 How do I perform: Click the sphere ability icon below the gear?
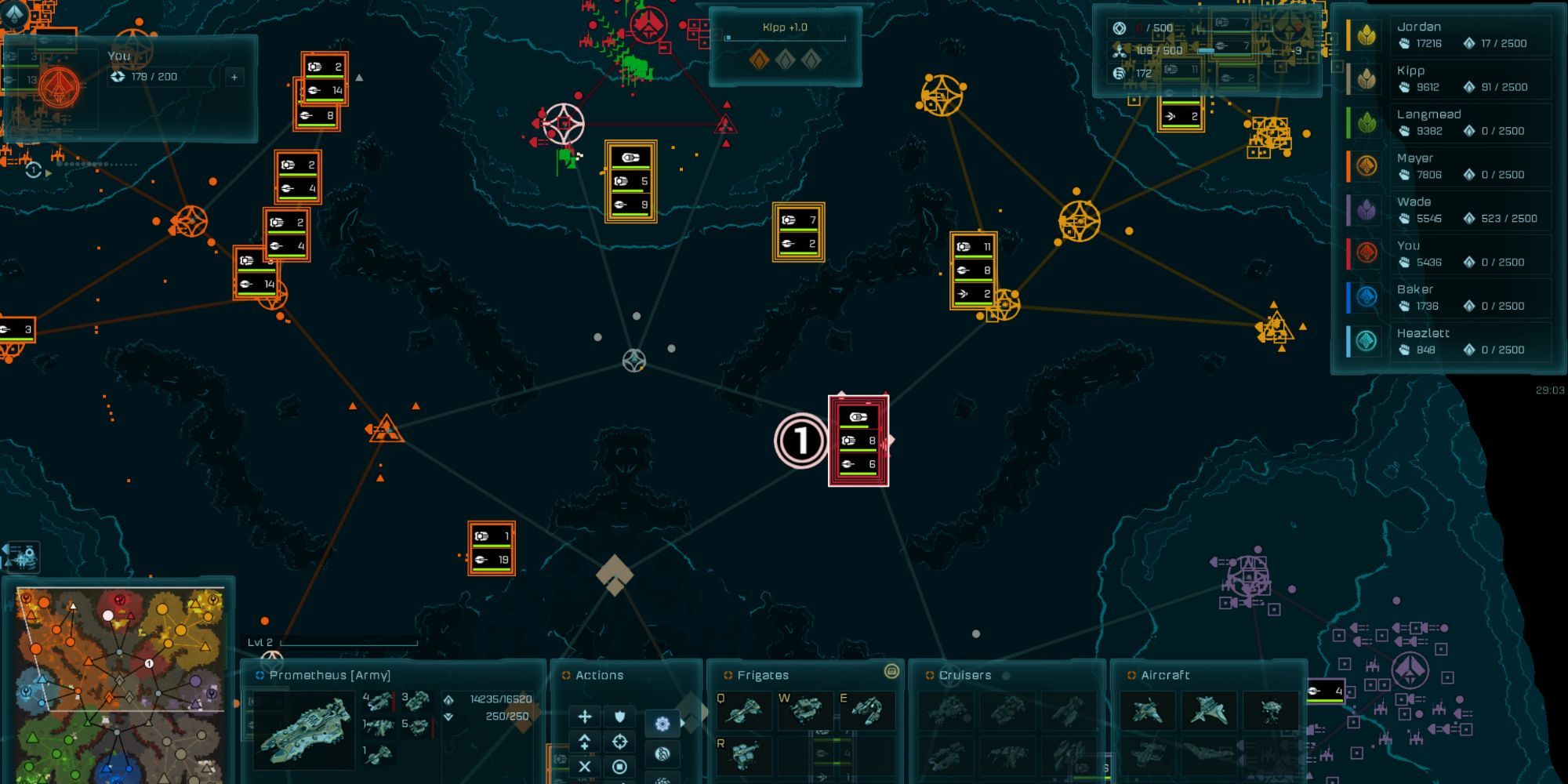point(662,755)
